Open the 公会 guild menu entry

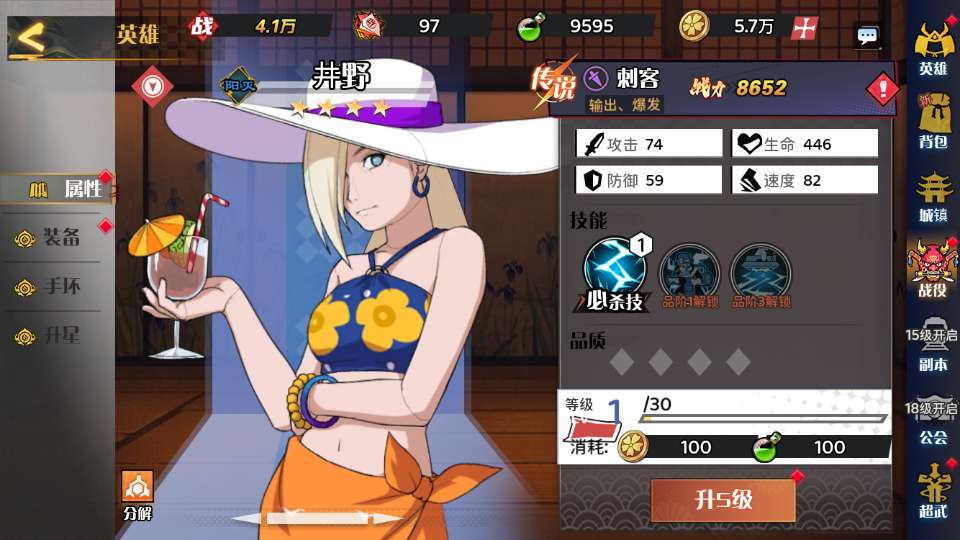pyautogui.click(x=932, y=422)
